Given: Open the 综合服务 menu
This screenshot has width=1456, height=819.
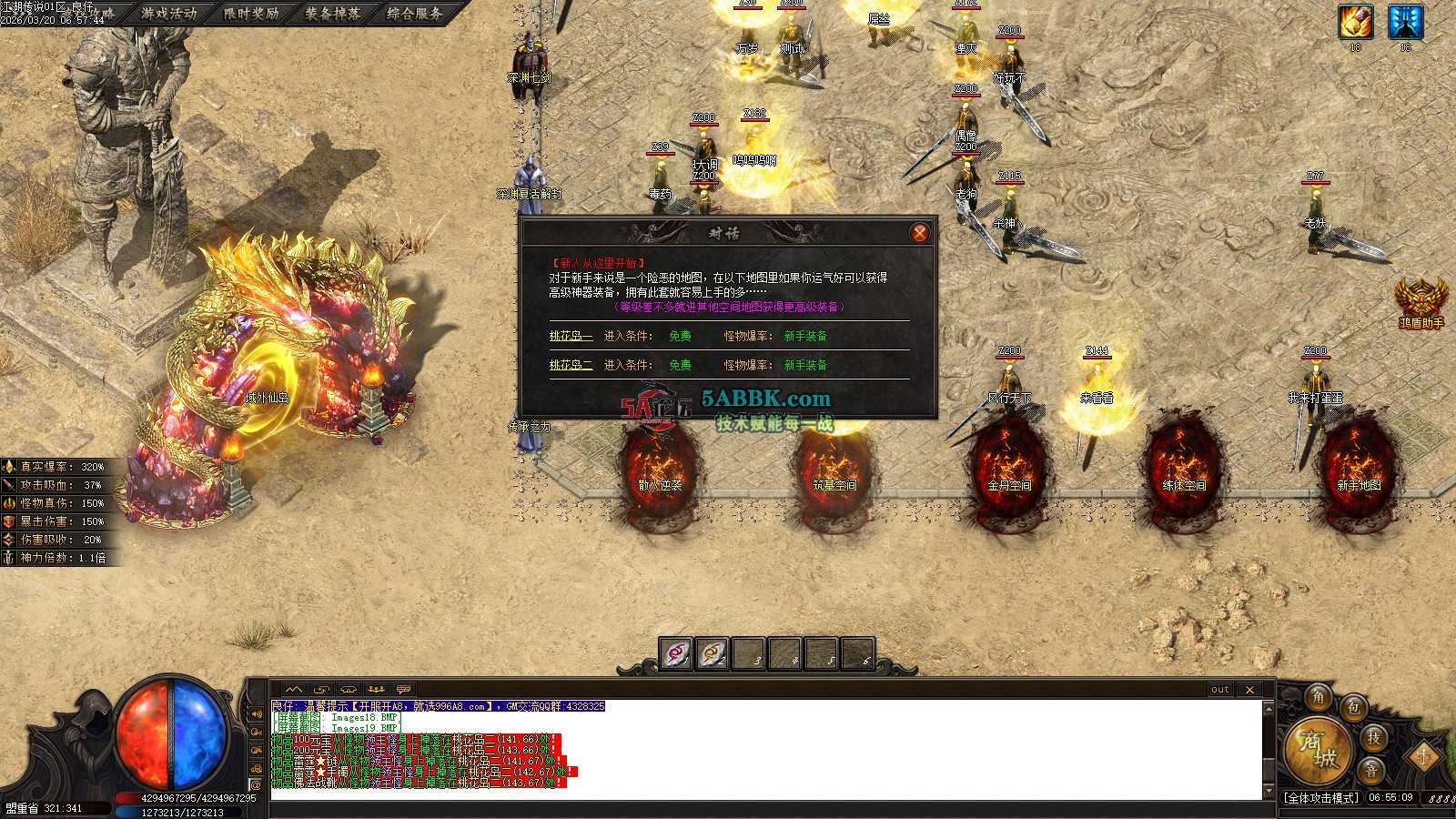Looking at the screenshot, I should coord(415,14).
